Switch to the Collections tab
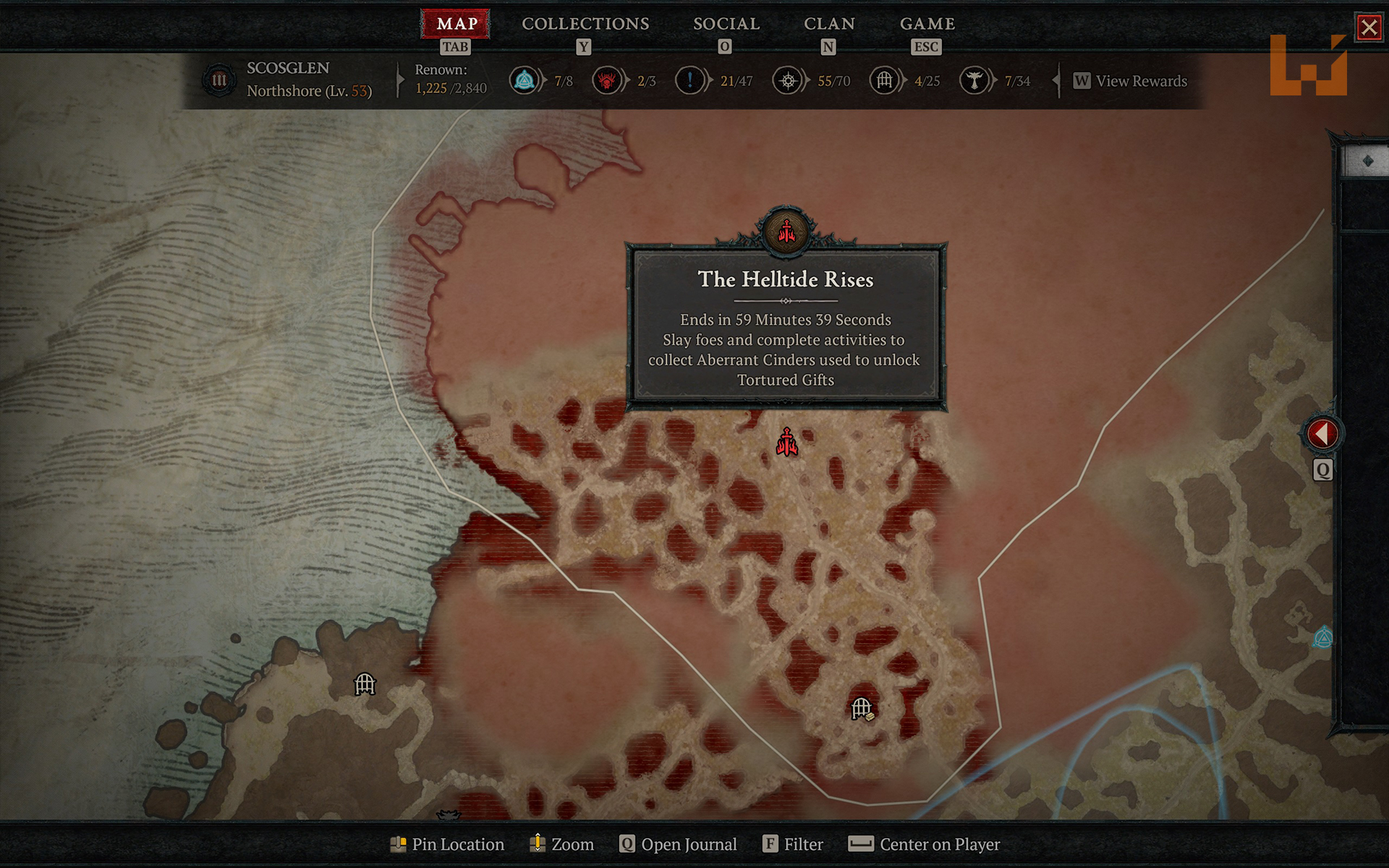The height and width of the screenshot is (868, 1389). click(585, 24)
